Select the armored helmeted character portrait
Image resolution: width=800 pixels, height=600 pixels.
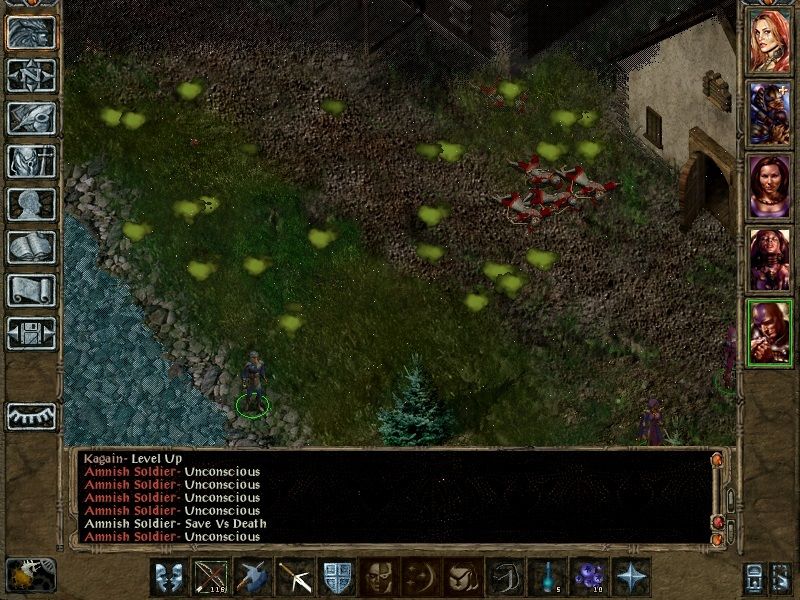(770, 113)
